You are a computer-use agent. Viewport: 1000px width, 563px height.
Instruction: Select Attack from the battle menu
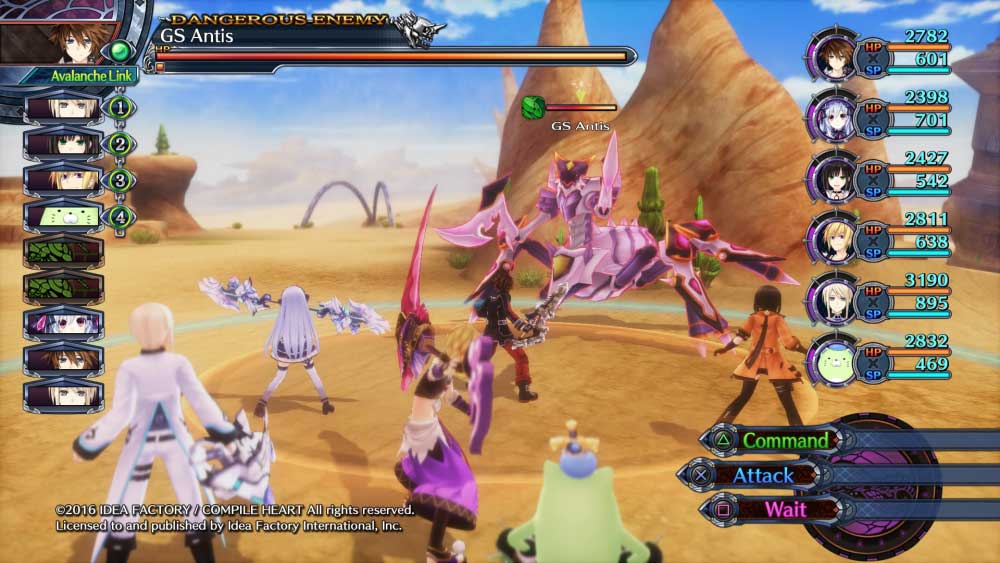[763, 475]
